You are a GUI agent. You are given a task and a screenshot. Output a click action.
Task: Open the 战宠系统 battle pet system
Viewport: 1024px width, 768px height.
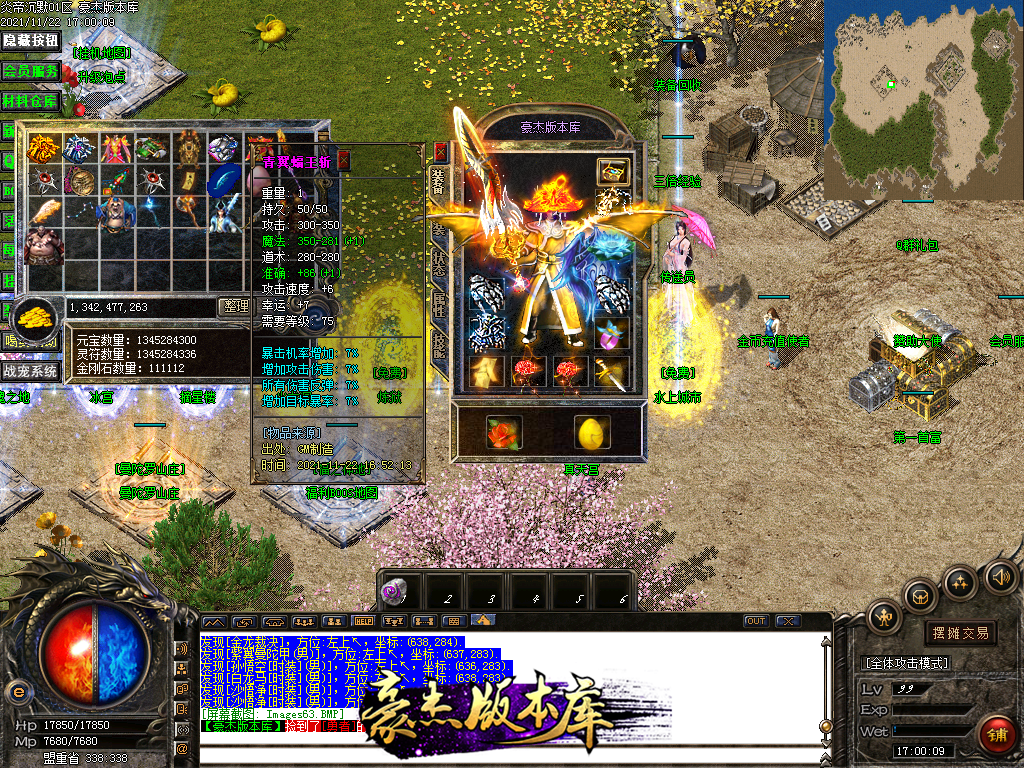(x=31, y=371)
